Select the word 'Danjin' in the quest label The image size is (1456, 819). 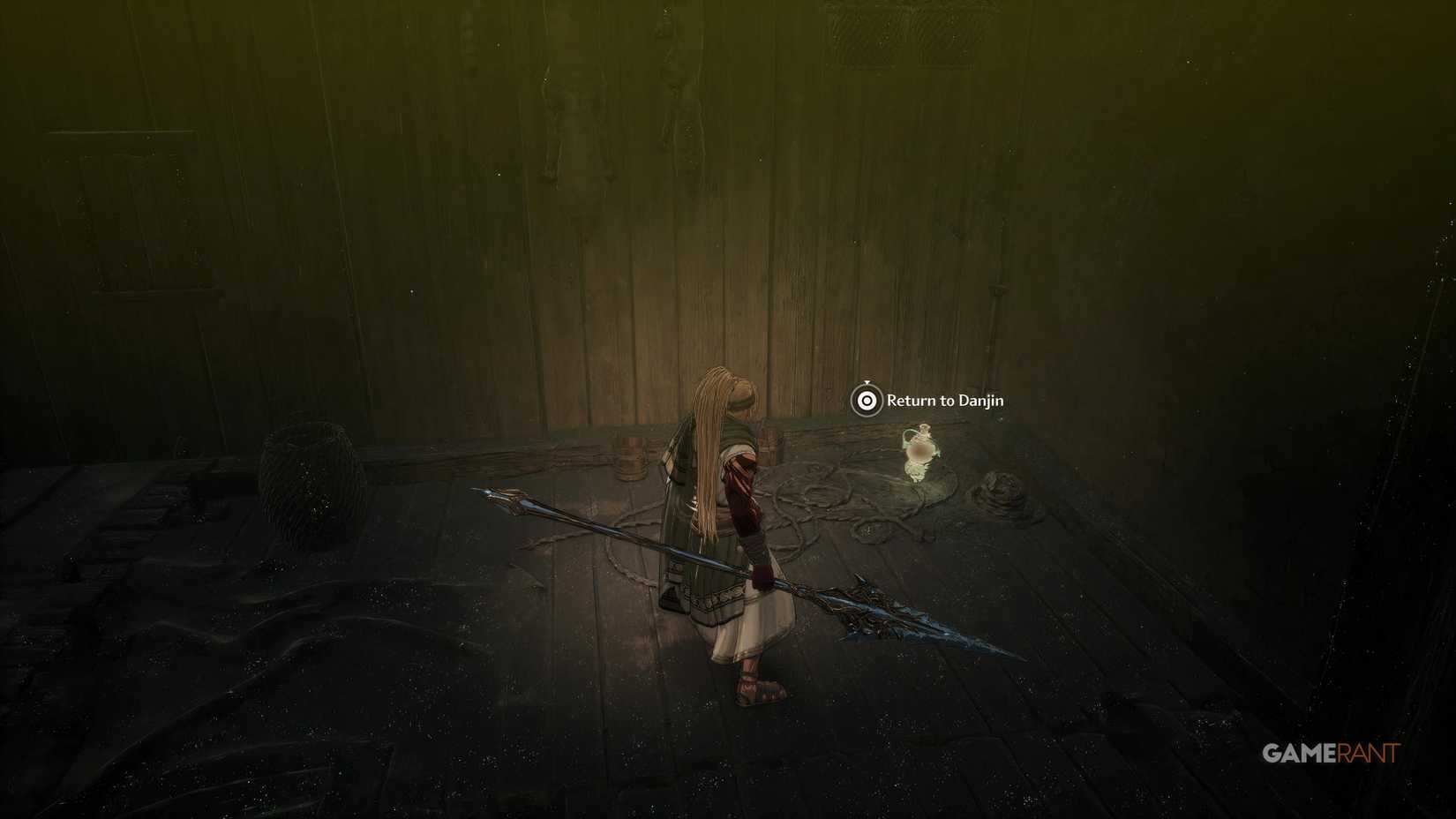(x=981, y=399)
